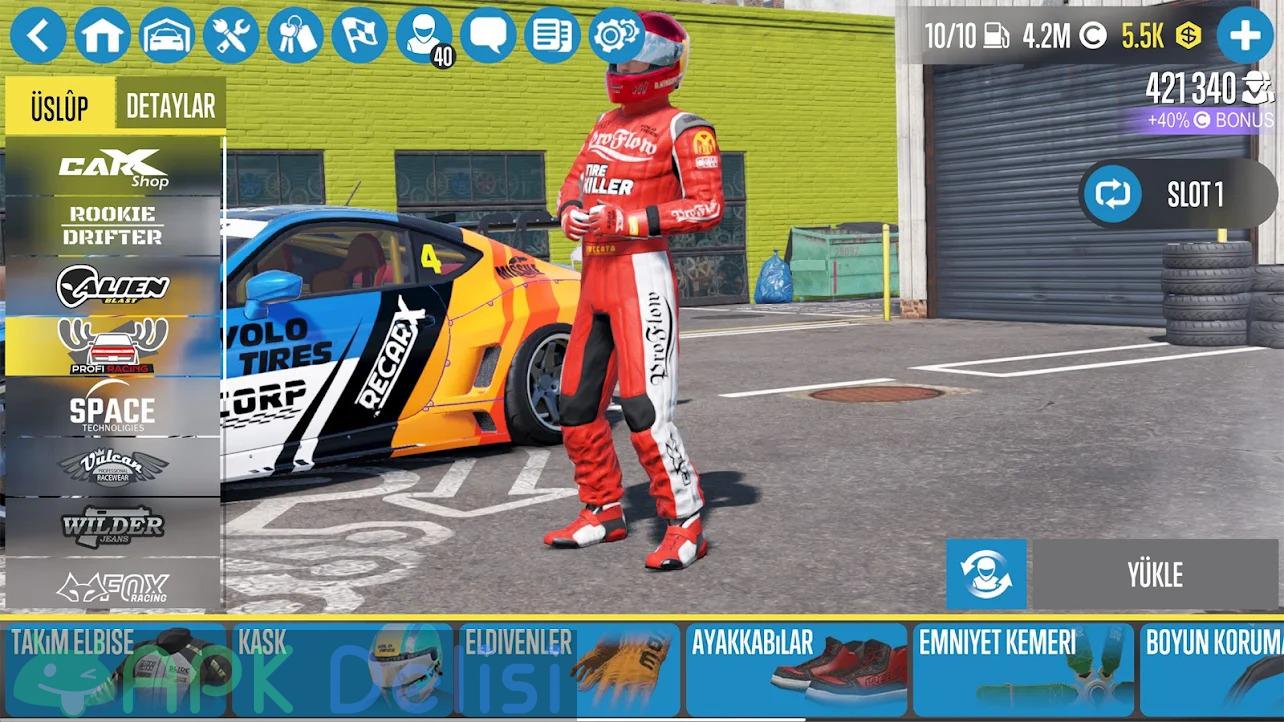Open the car keys icon
Viewport: 1284px width, 722px height.
click(x=295, y=36)
